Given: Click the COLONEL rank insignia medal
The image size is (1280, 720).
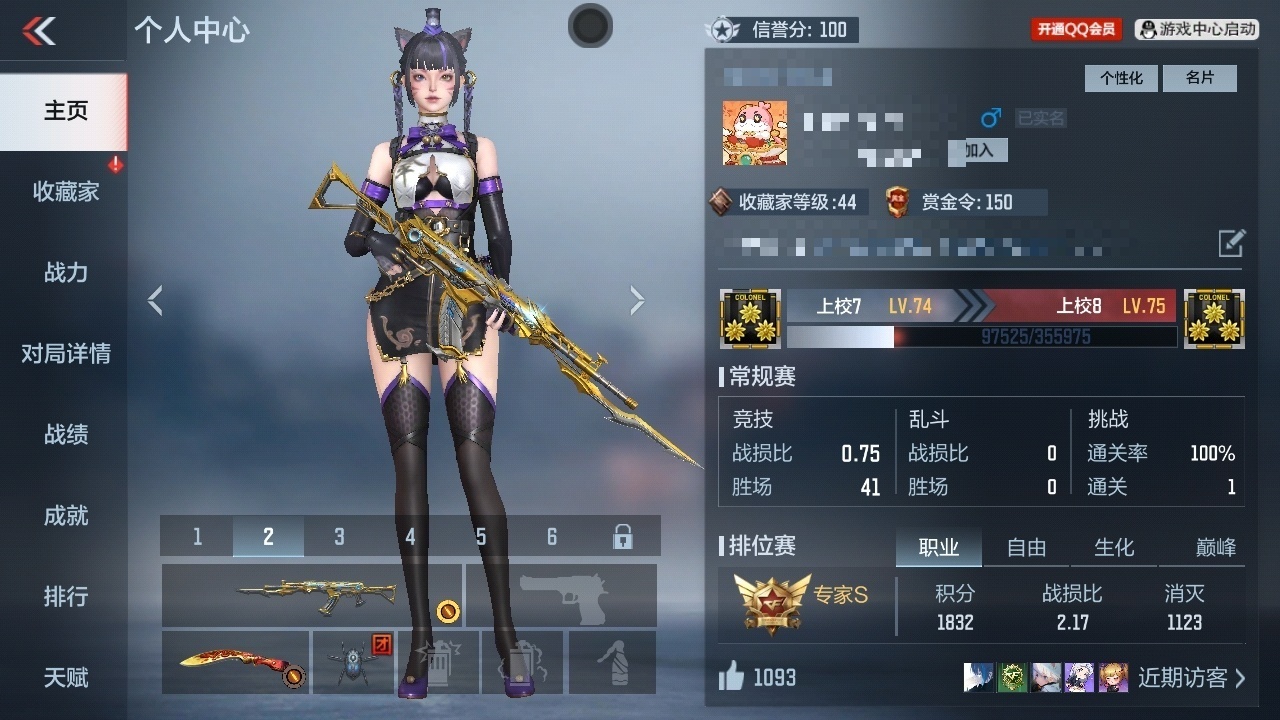Looking at the screenshot, I should coord(750,318).
